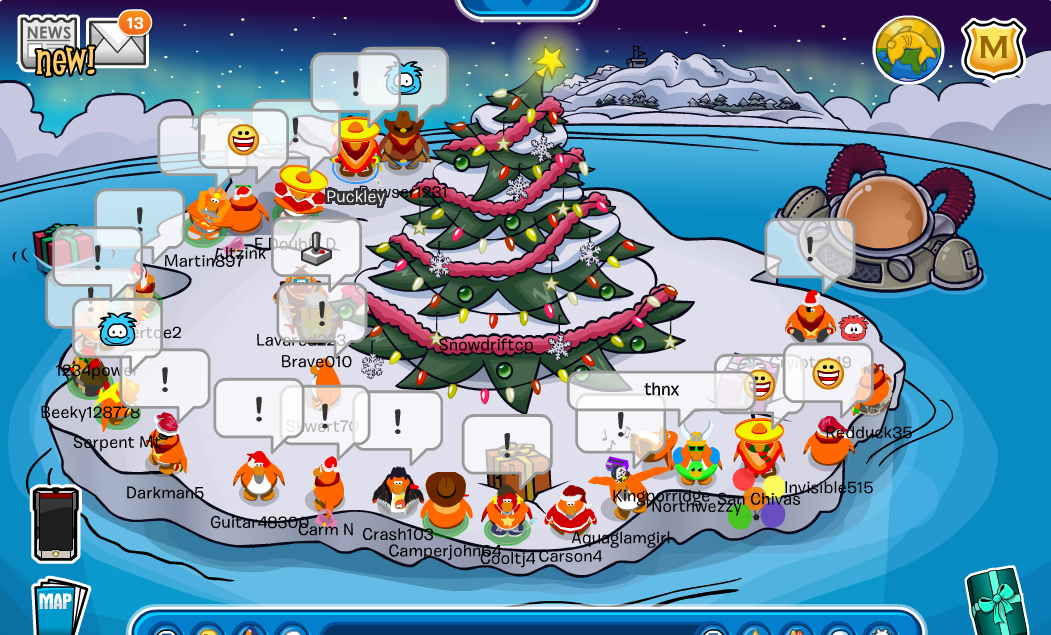Open the mail envelope showing 13 messages

(x=117, y=44)
